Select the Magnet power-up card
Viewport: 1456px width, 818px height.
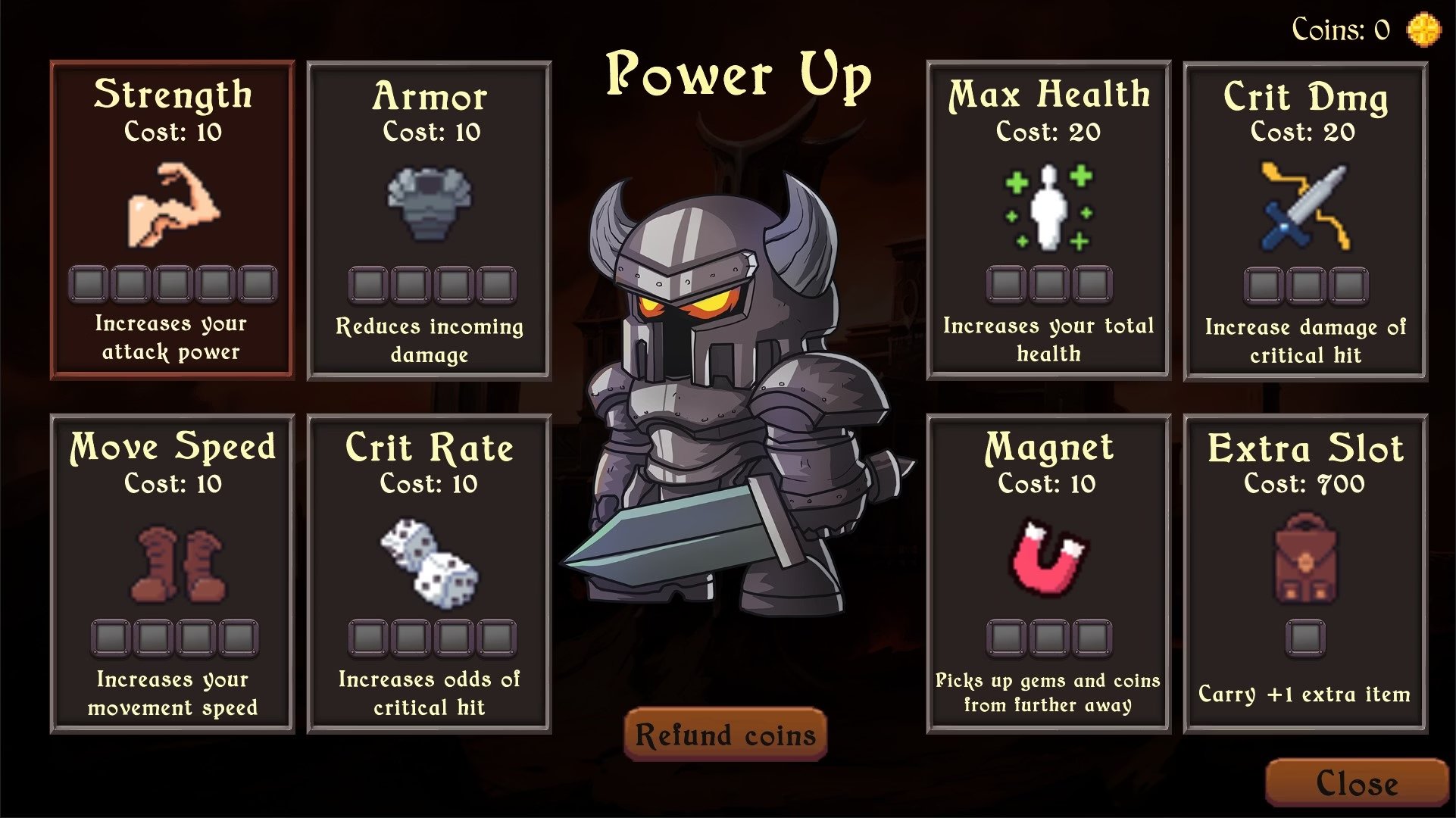pos(1048,573)
